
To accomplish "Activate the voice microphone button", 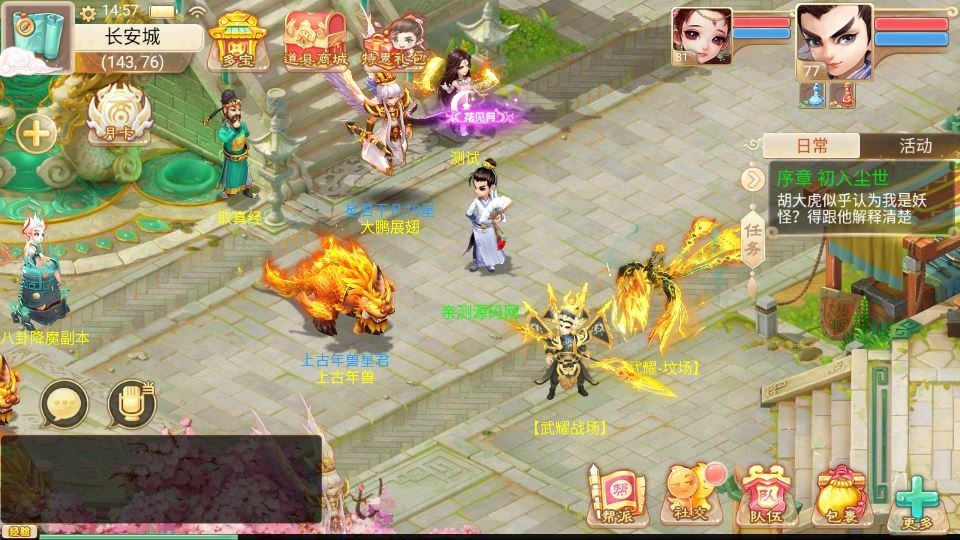I will [130, 402].
